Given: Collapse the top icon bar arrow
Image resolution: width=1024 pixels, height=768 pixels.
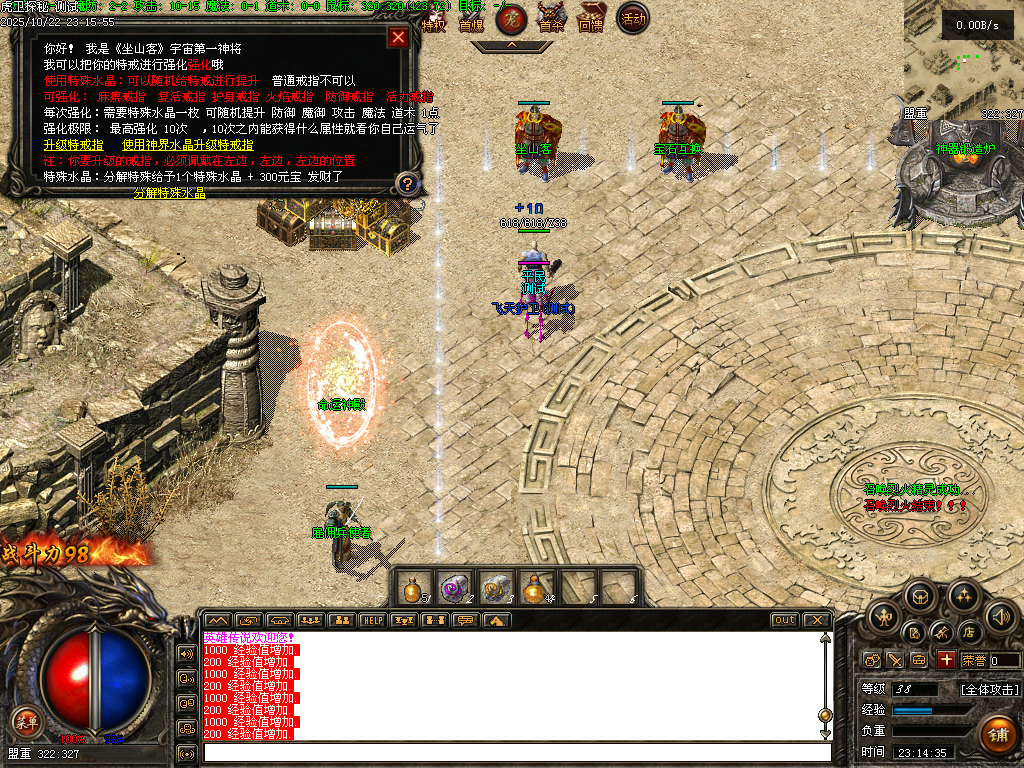Looking at the screenshot, I should pos(511,45).
